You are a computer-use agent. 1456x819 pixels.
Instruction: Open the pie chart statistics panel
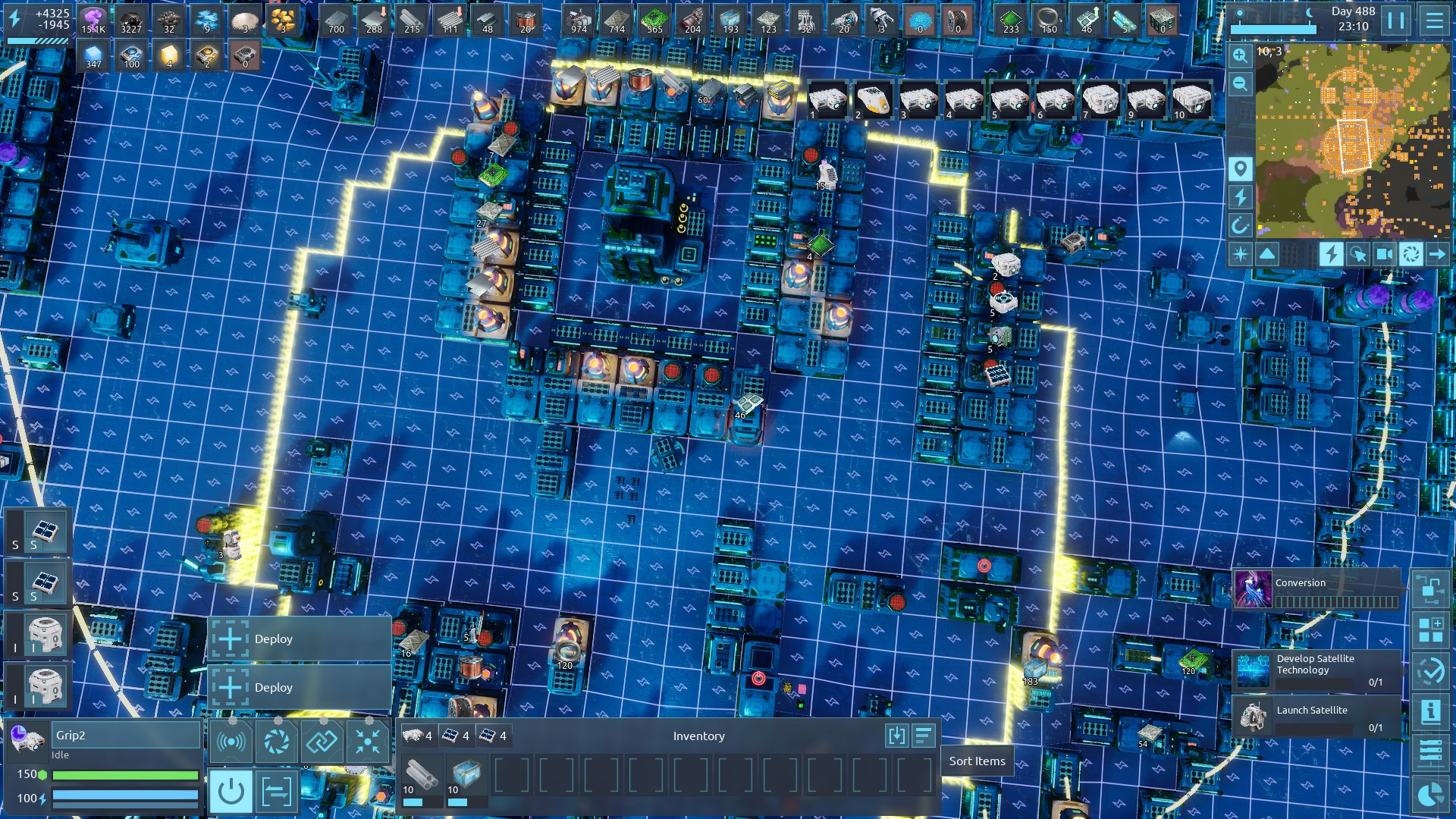point(1430,794)
